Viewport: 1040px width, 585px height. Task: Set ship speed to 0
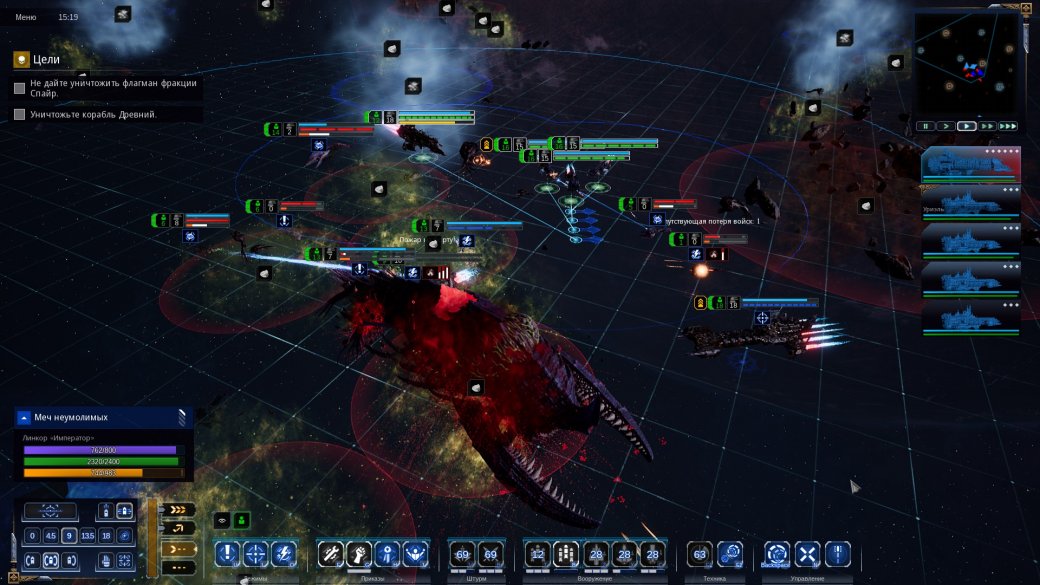[33, 536]
